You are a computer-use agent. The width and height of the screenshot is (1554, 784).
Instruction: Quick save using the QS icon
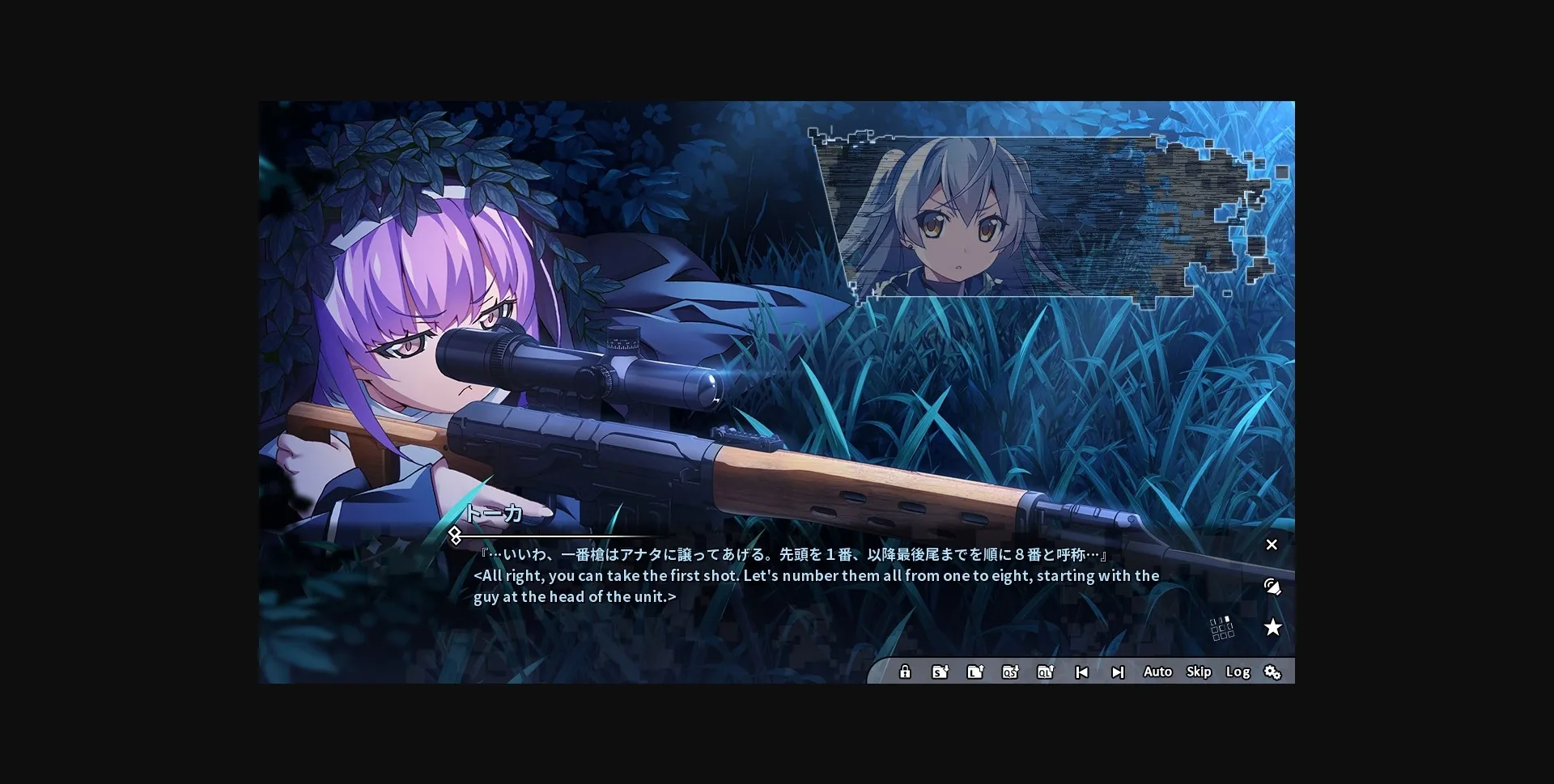pos(1010,672)
